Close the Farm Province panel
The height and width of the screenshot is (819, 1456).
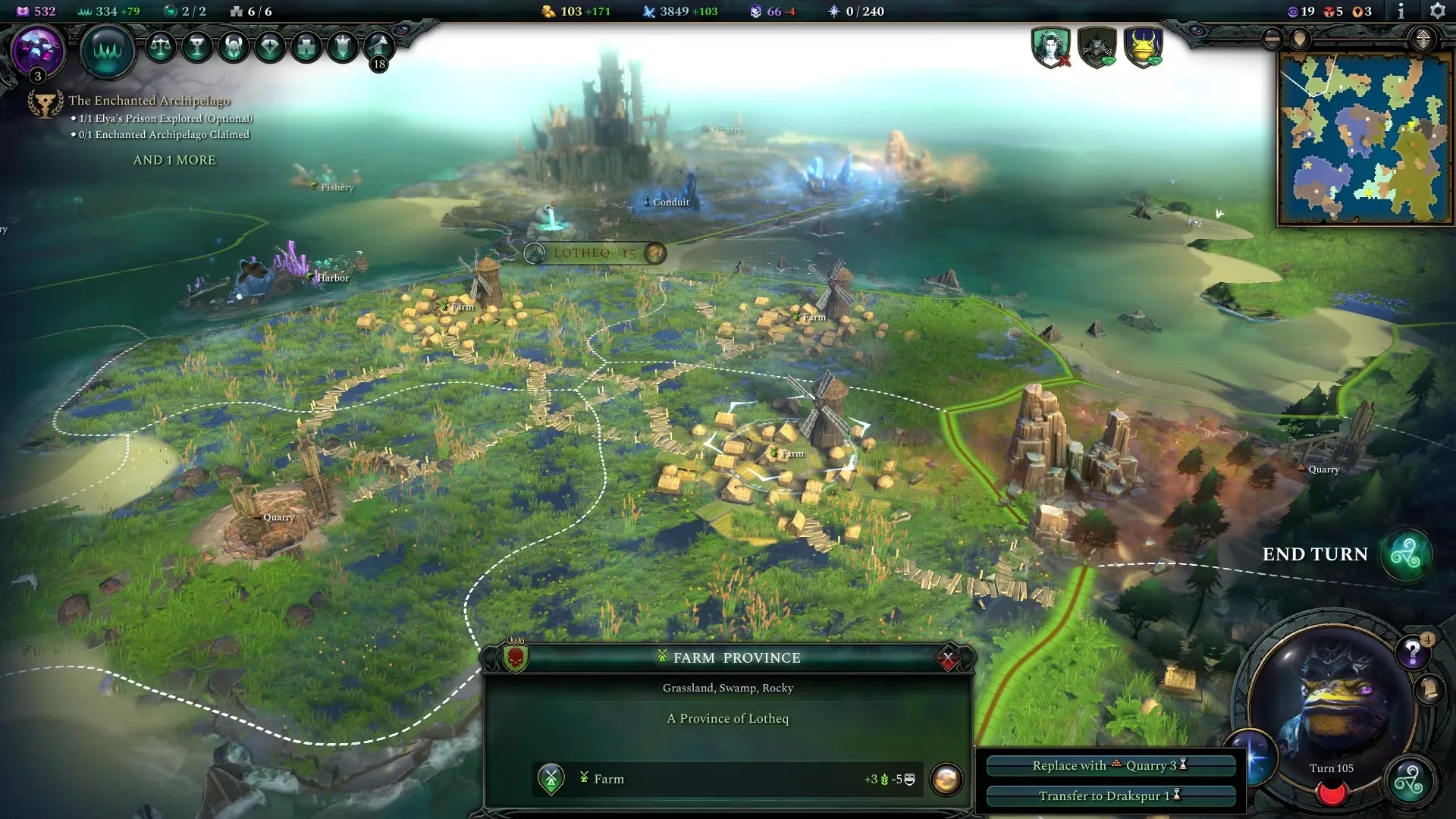[x=947, y=659]
